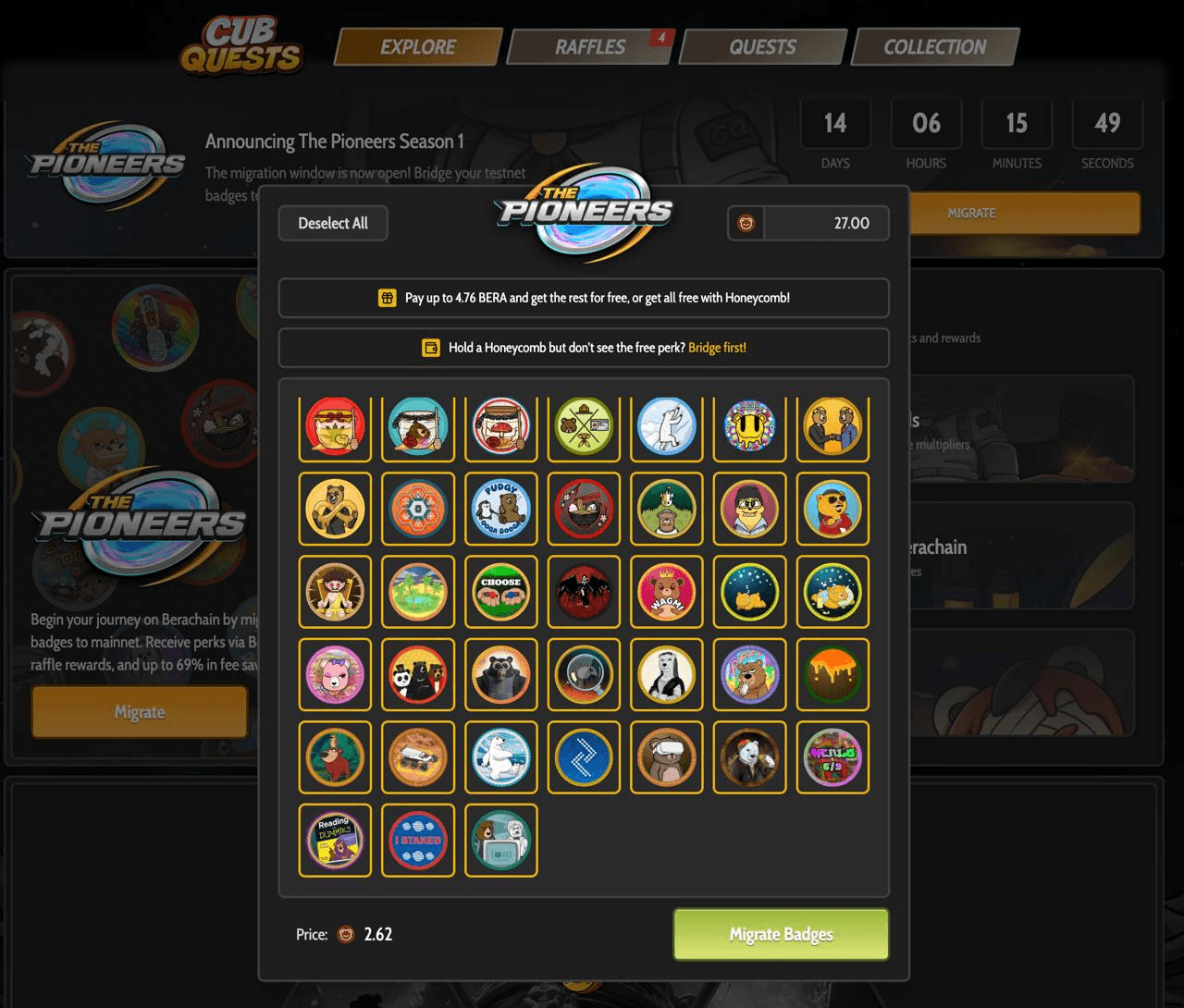This screenshot has width=1184, height=1008.
Task: Switch to the RAFFLES tab
Action: [x=590, y=46]
